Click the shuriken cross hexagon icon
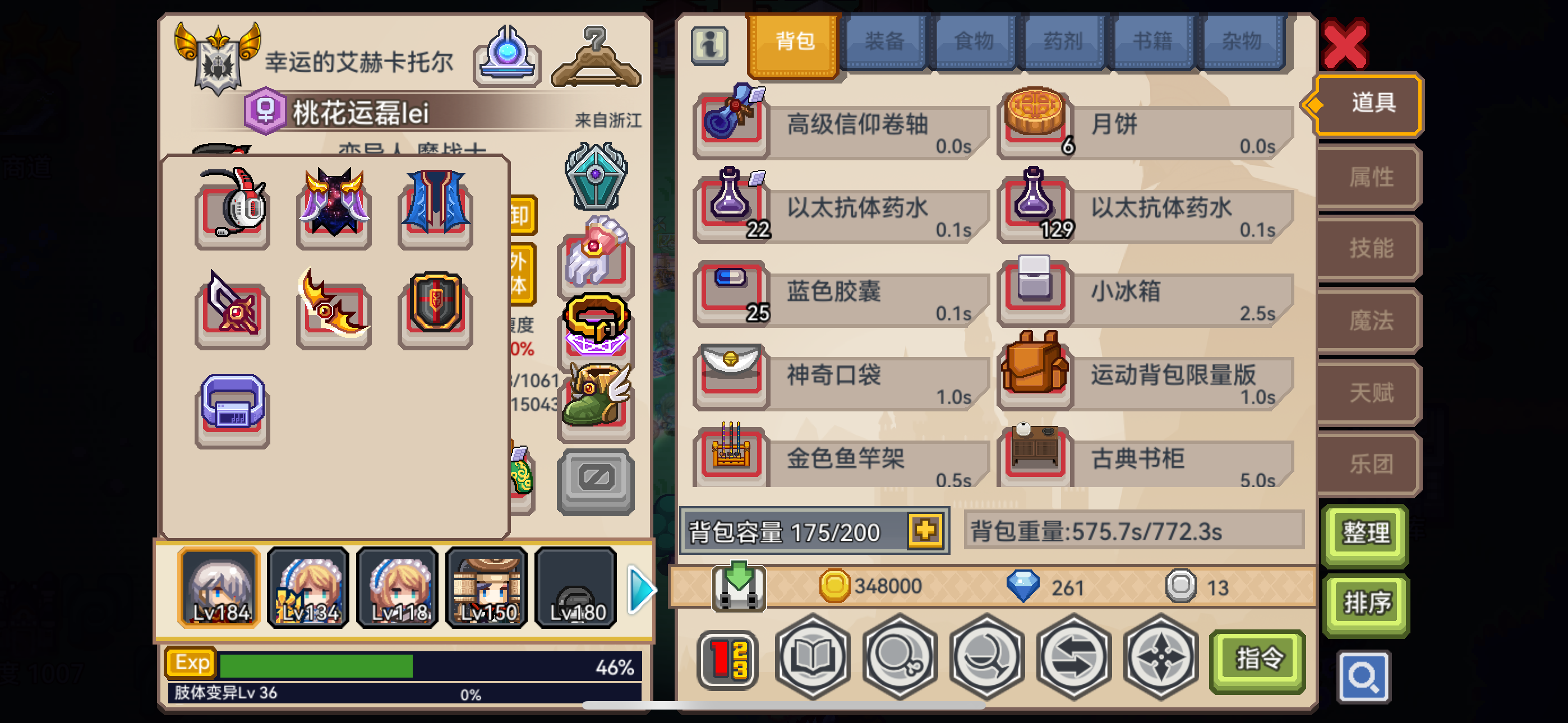The width and height of the screenshot is (1568, 723). coord(1160,659)
